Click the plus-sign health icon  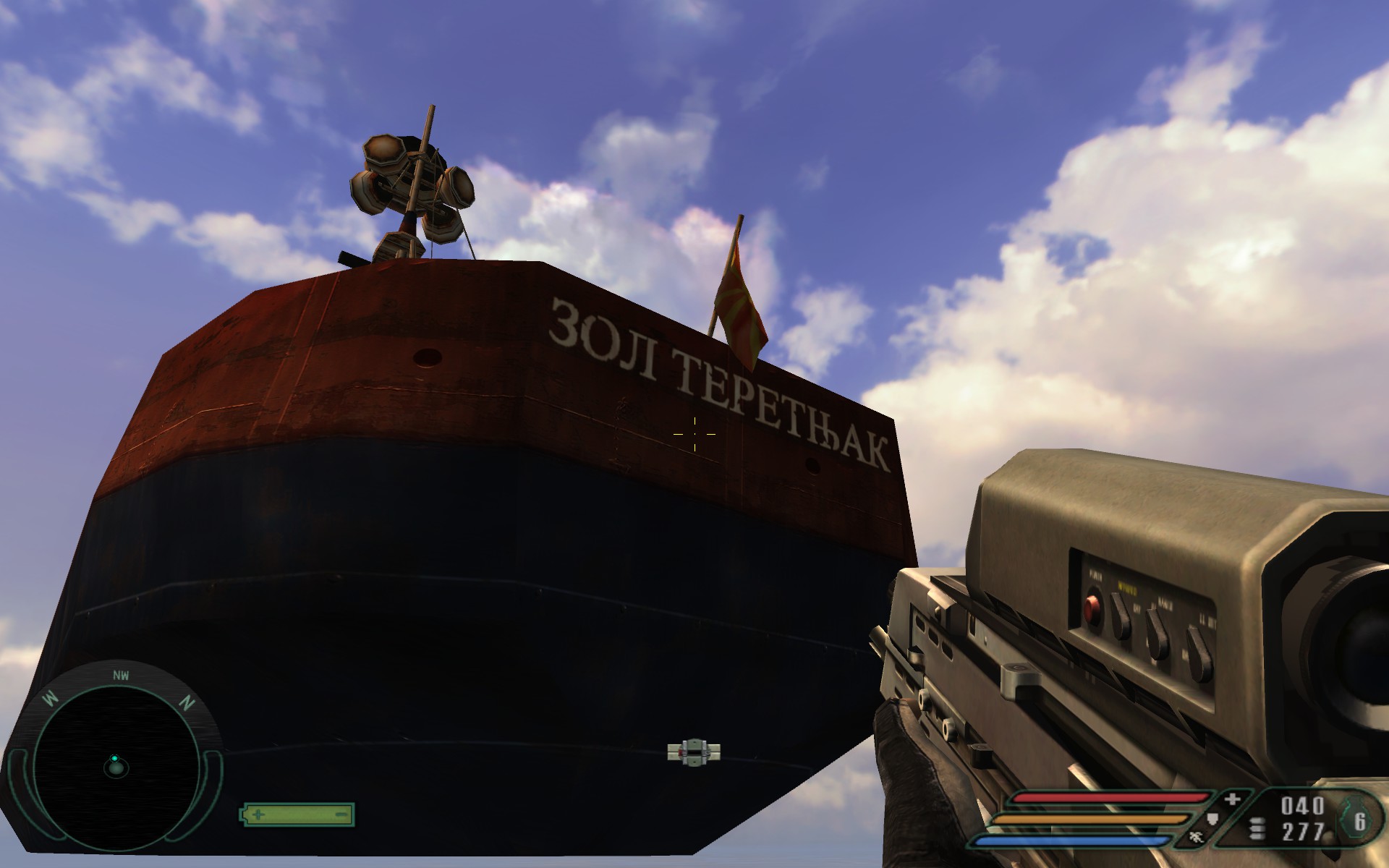point(1233,799)
